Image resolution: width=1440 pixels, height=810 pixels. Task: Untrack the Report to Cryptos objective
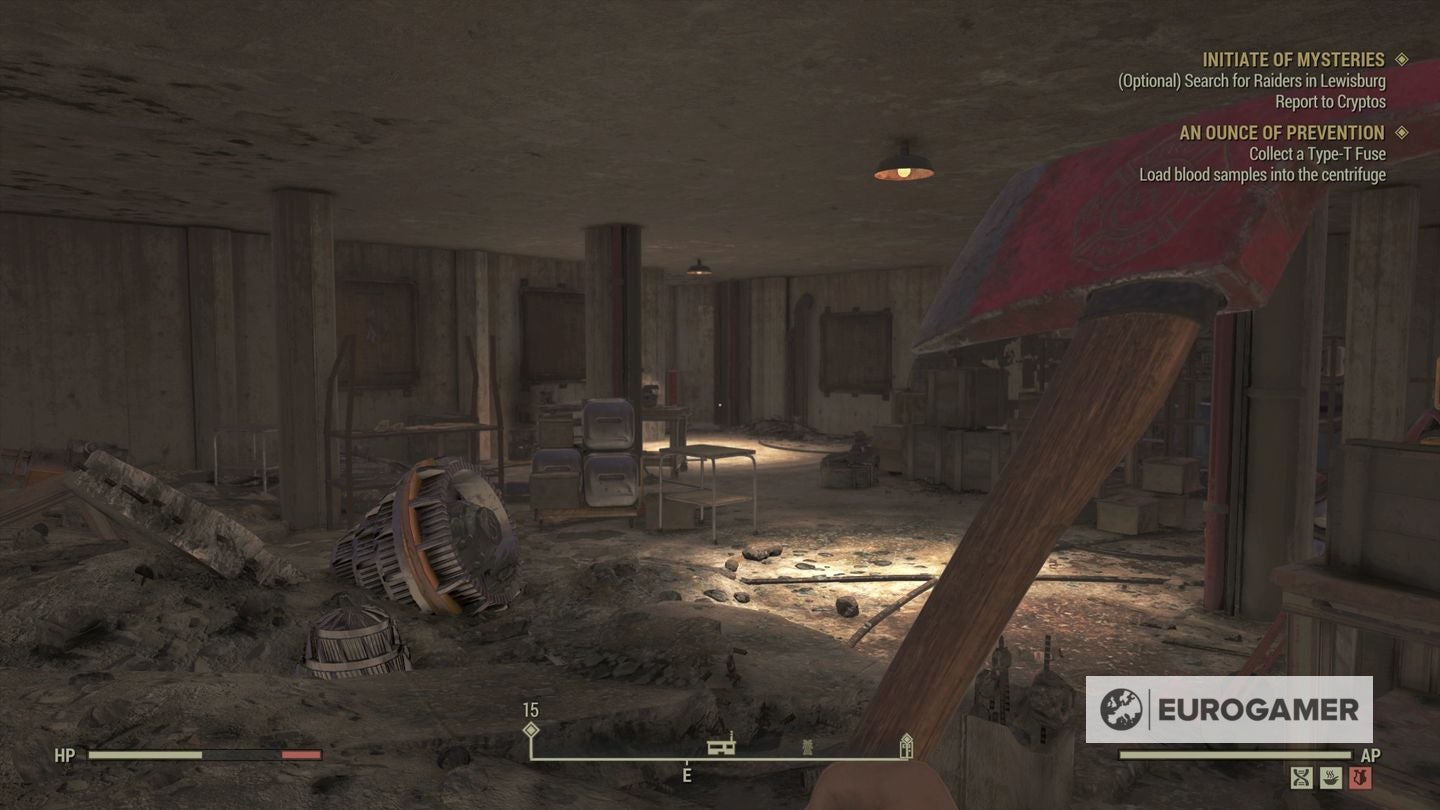point(1330,101)
